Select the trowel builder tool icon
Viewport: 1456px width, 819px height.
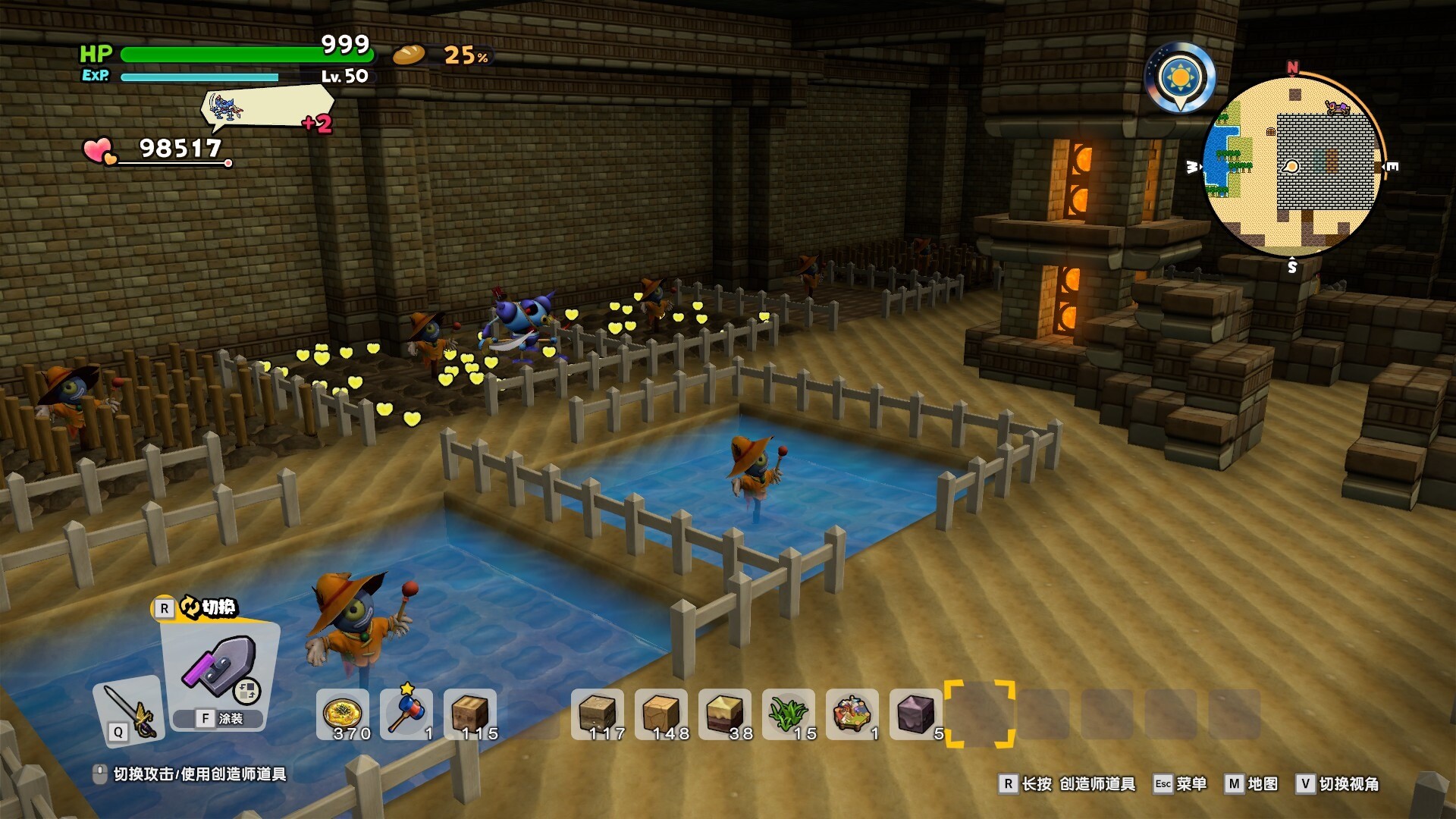[x=220, y=667]
